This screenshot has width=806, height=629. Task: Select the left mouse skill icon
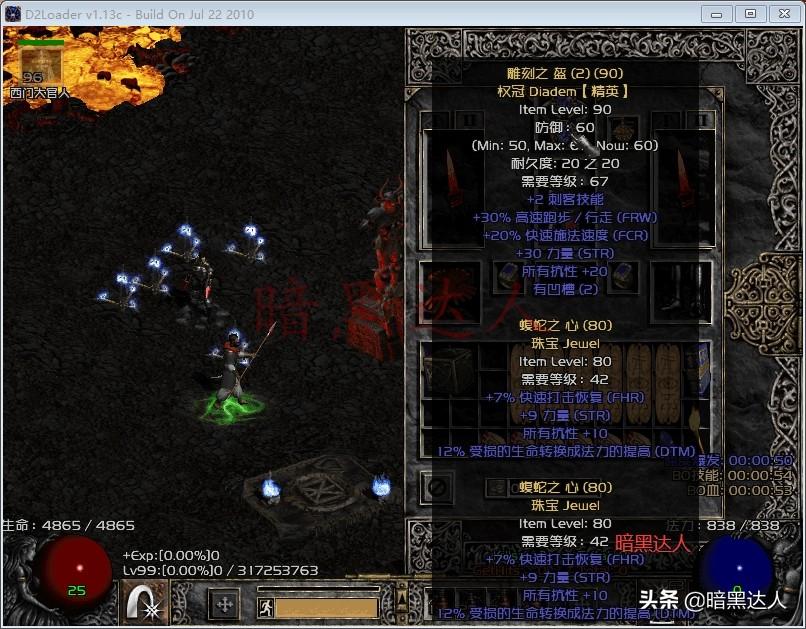(146, 604)
